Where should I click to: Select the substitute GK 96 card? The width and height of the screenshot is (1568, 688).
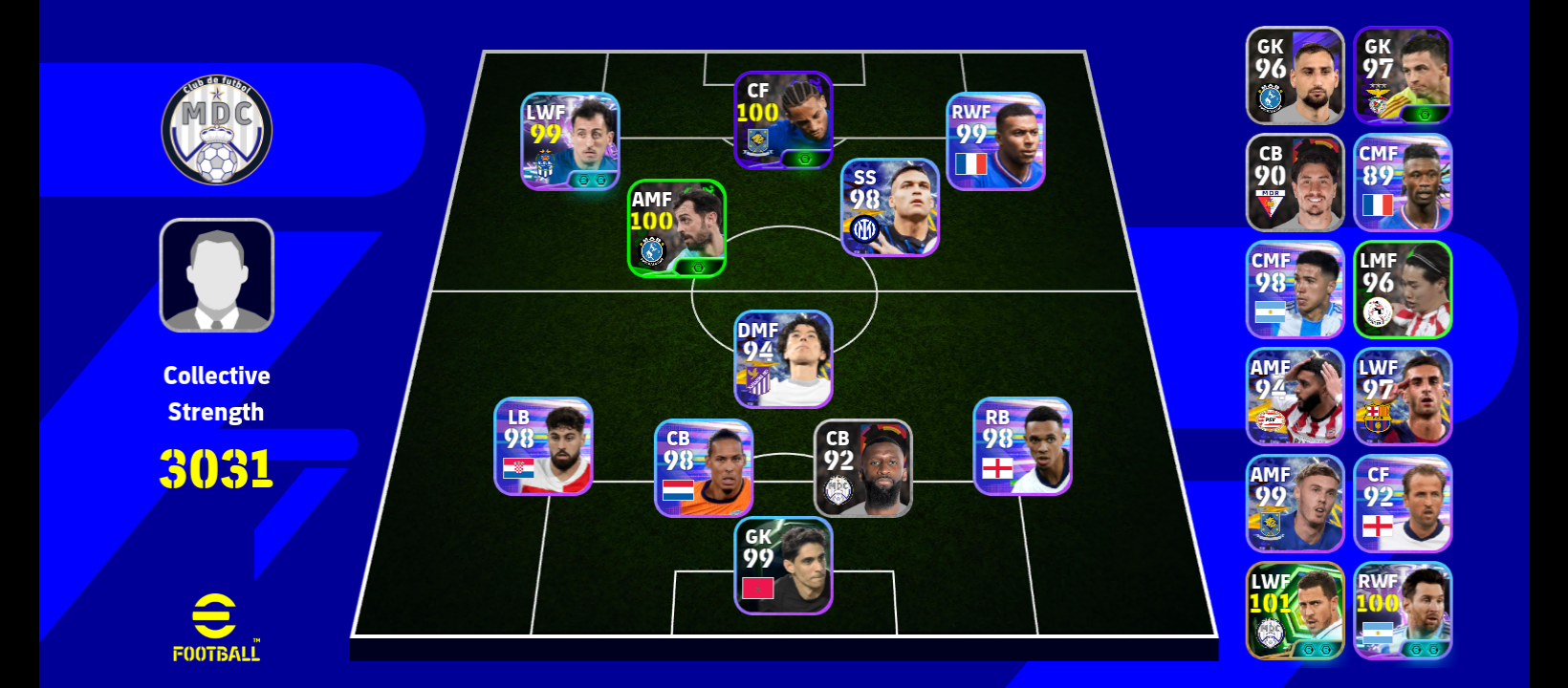click(x=1296, y=75)
